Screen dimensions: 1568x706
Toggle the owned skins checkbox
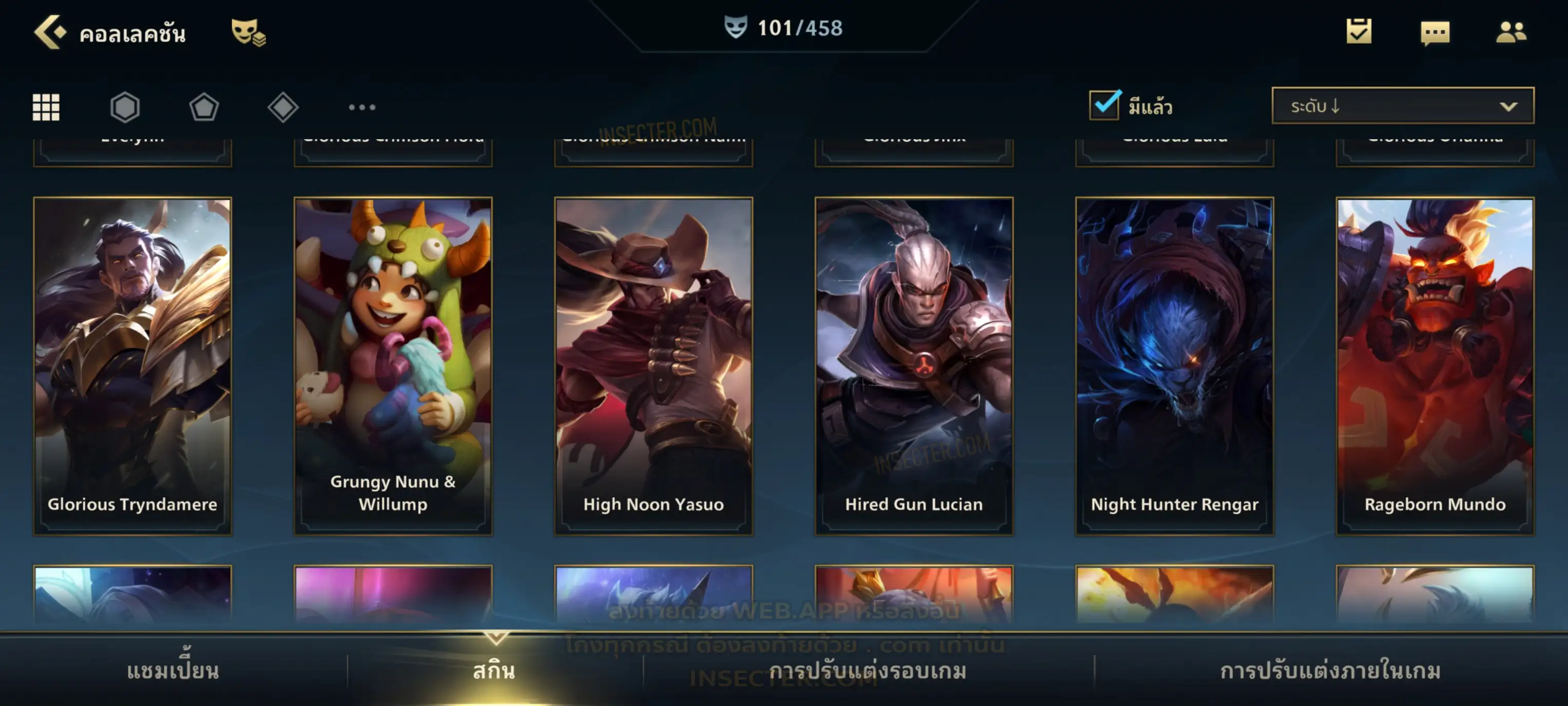tap(1104, 105)
